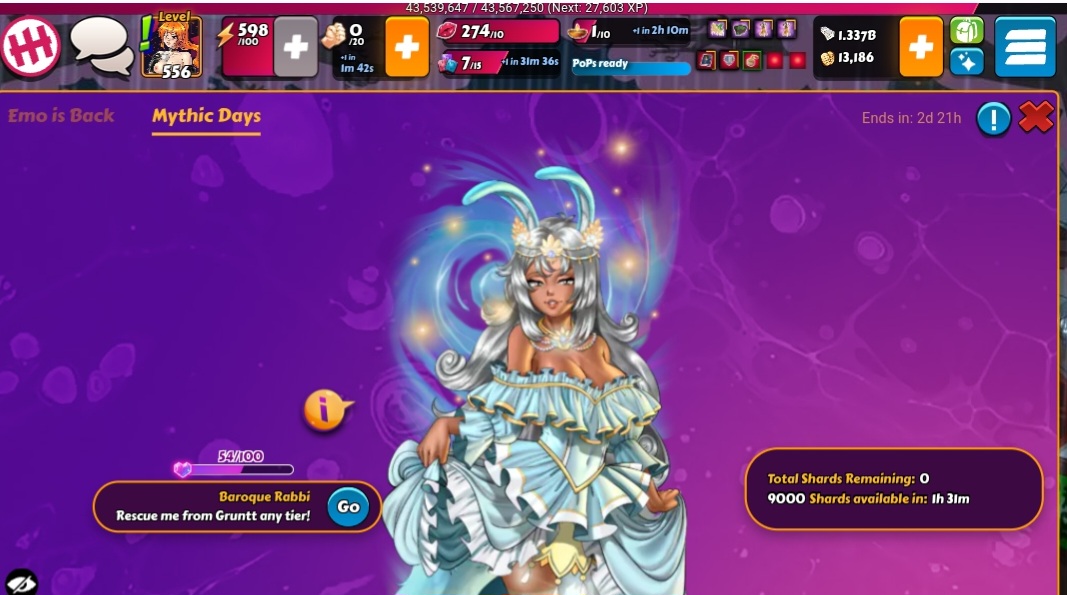Close the event panel with red X
Viewport: 1067px width, 595px height.
tap(1036, 118)
